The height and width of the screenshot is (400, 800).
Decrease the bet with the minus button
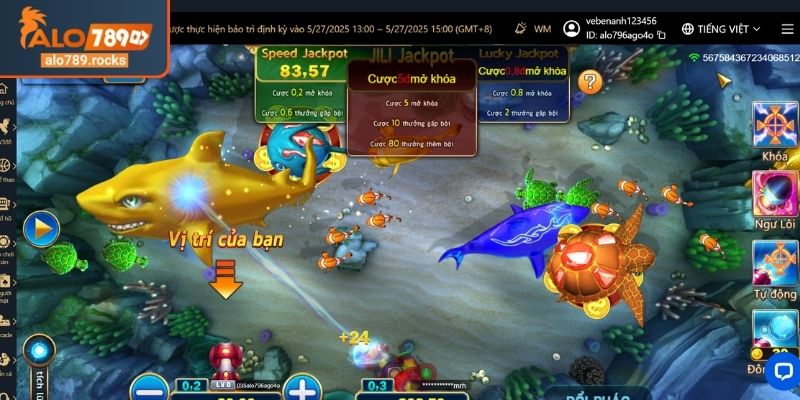[147, 387]
